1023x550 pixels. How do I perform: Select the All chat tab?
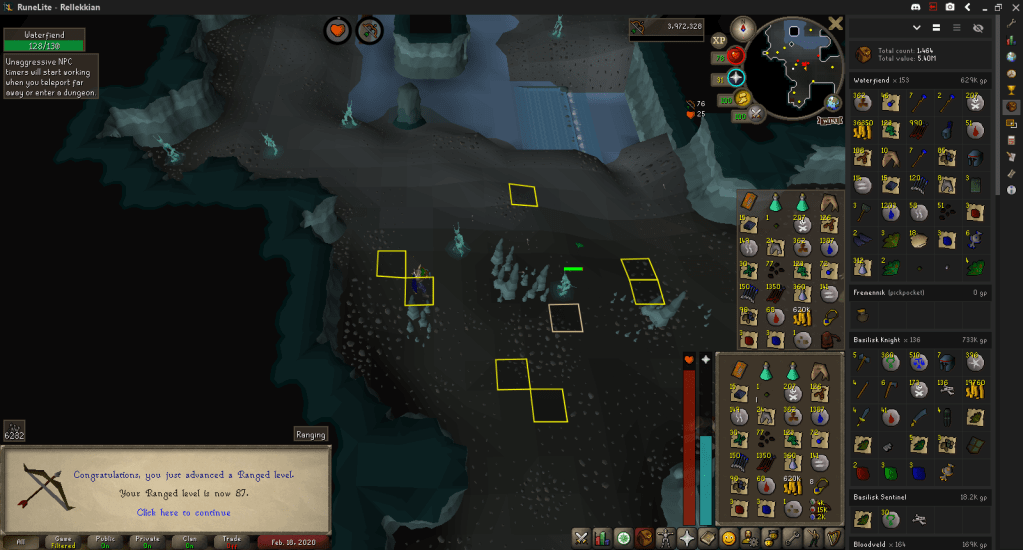pos(21,541)
